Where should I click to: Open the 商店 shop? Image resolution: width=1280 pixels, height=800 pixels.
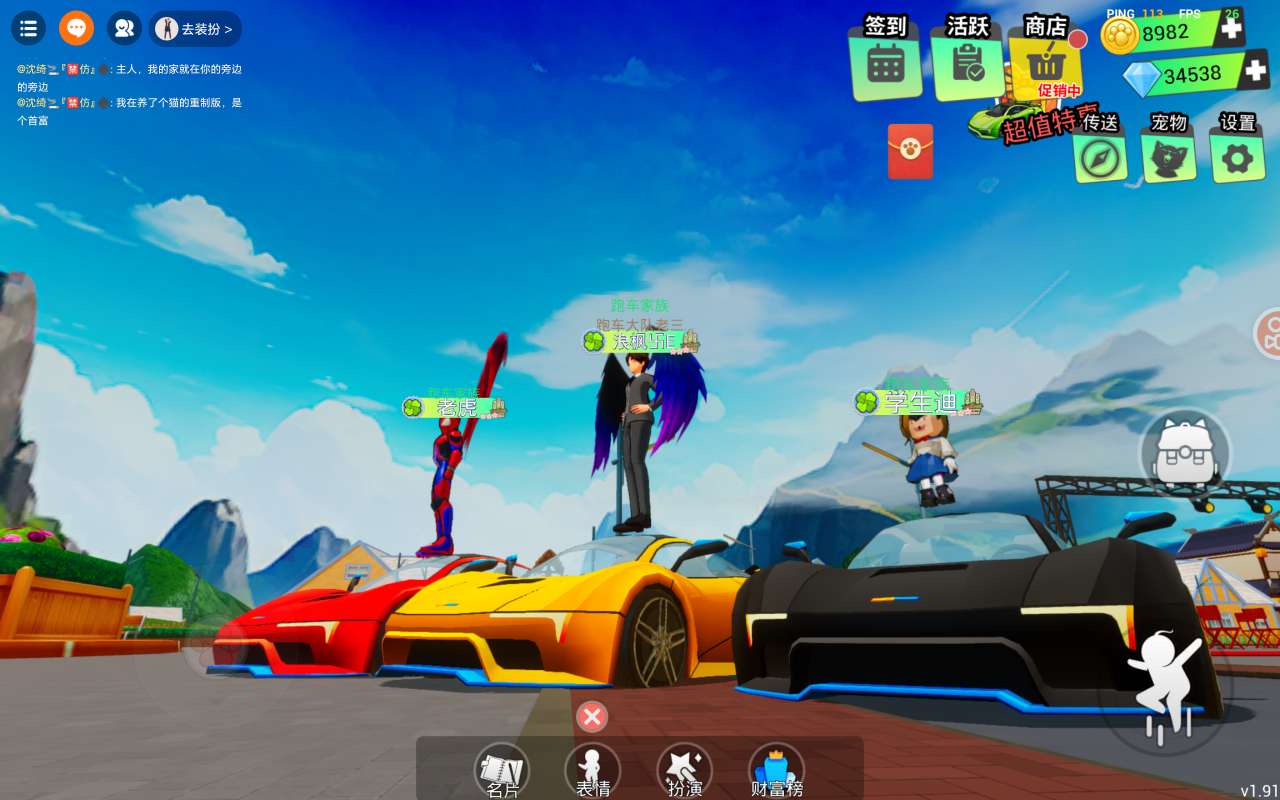1045,62
